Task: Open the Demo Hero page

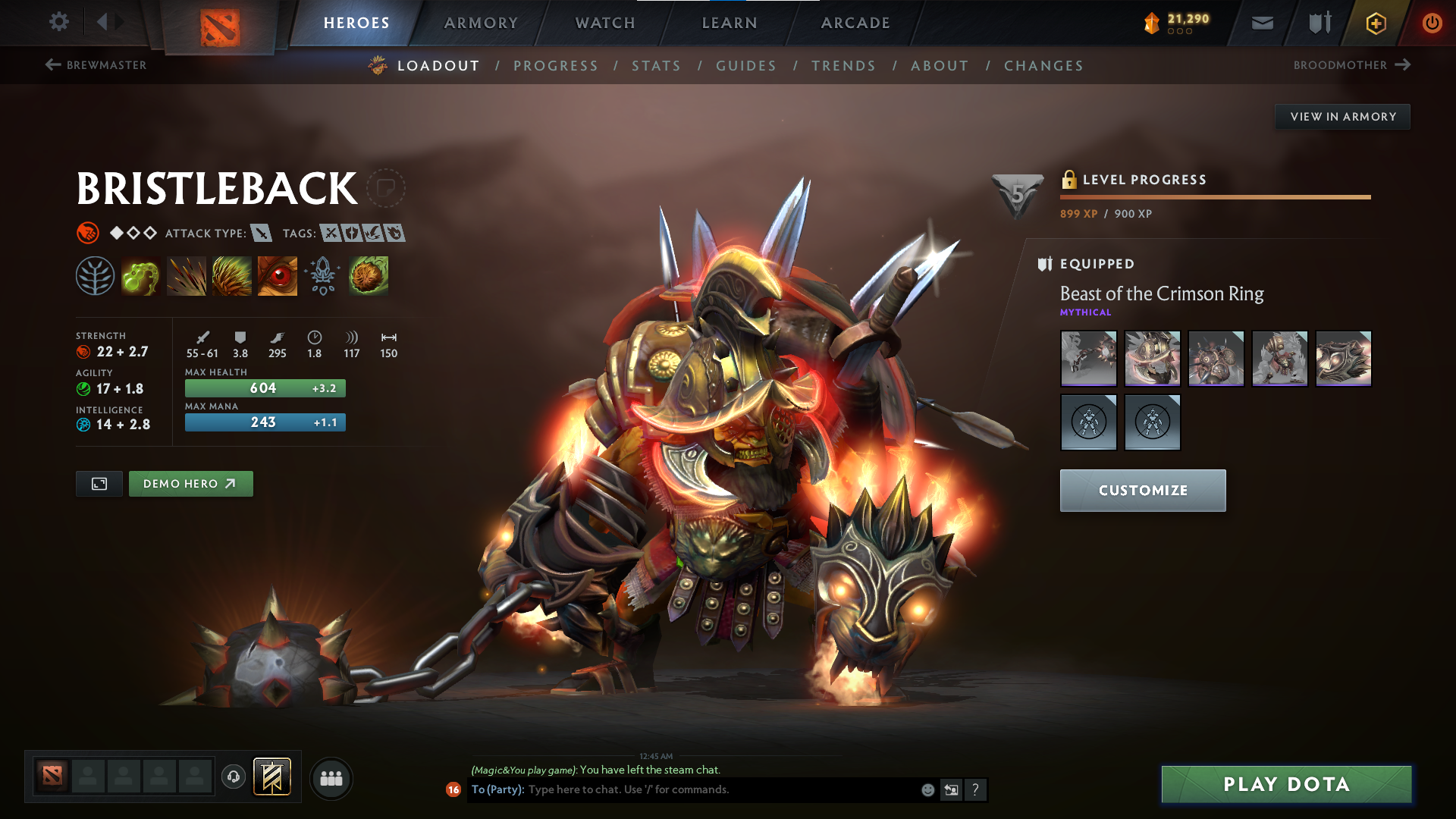Action: click(x=190, y=483)
